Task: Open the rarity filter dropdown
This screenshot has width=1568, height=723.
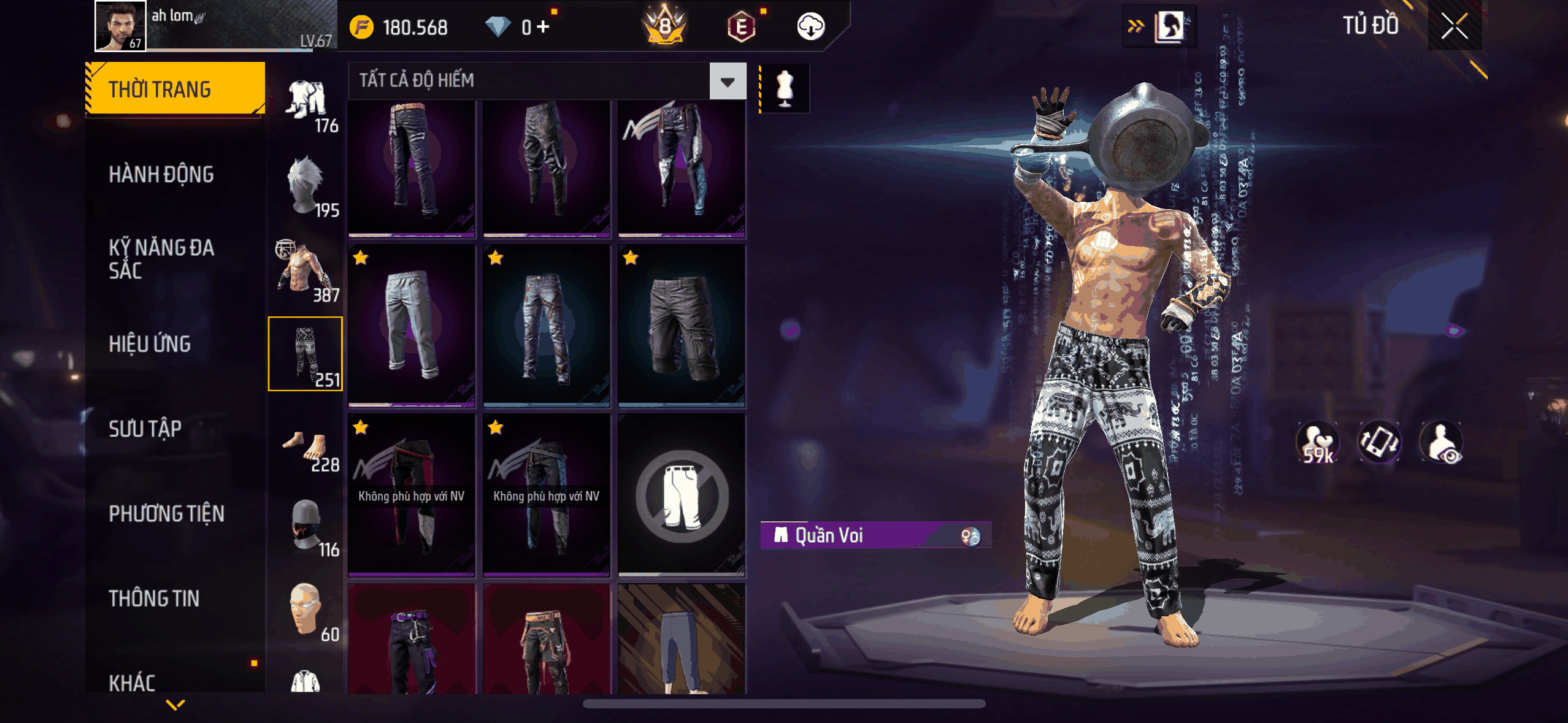Action: click(x=728, y=81)
